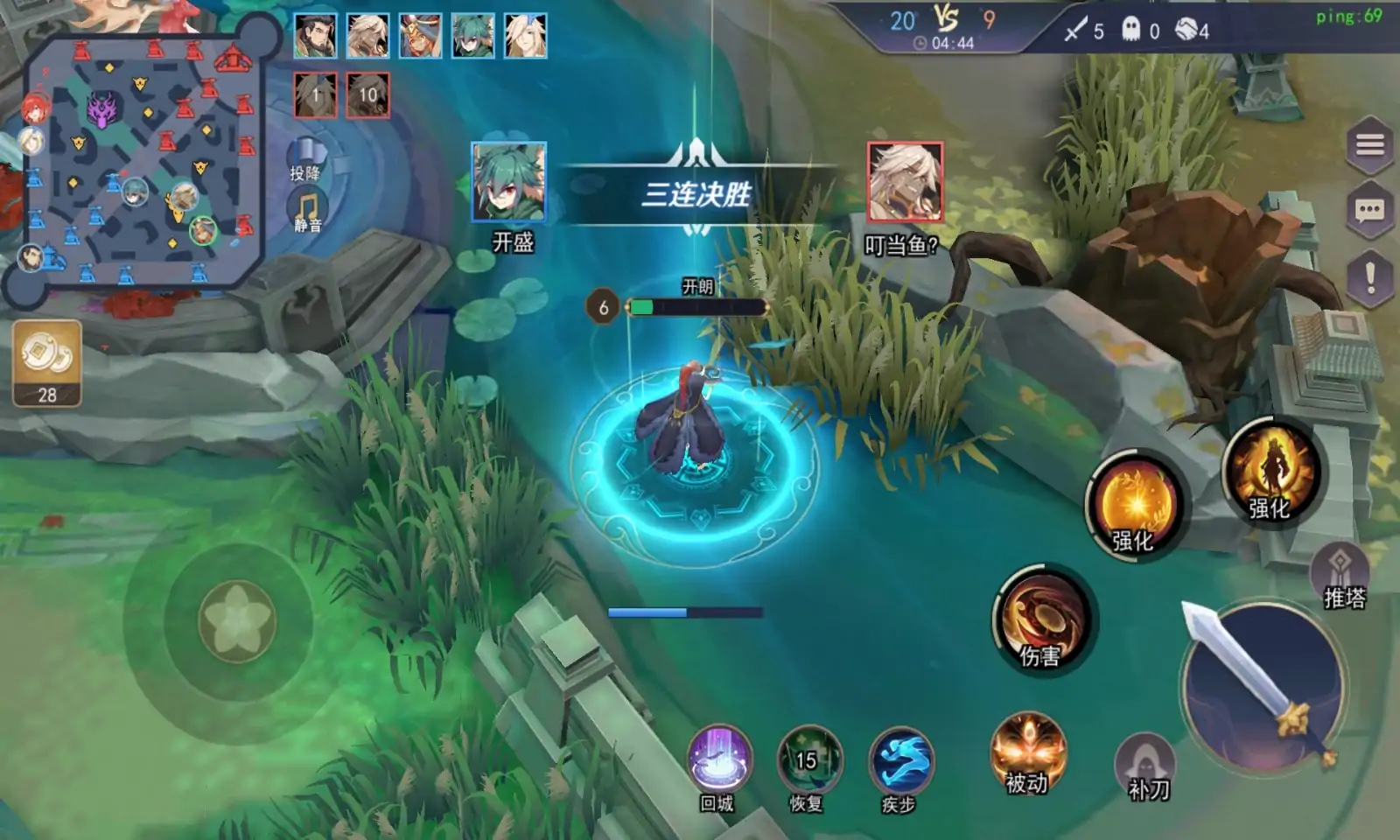
Task: Use the 恢复 heal spell
Action: pos(808,760)
